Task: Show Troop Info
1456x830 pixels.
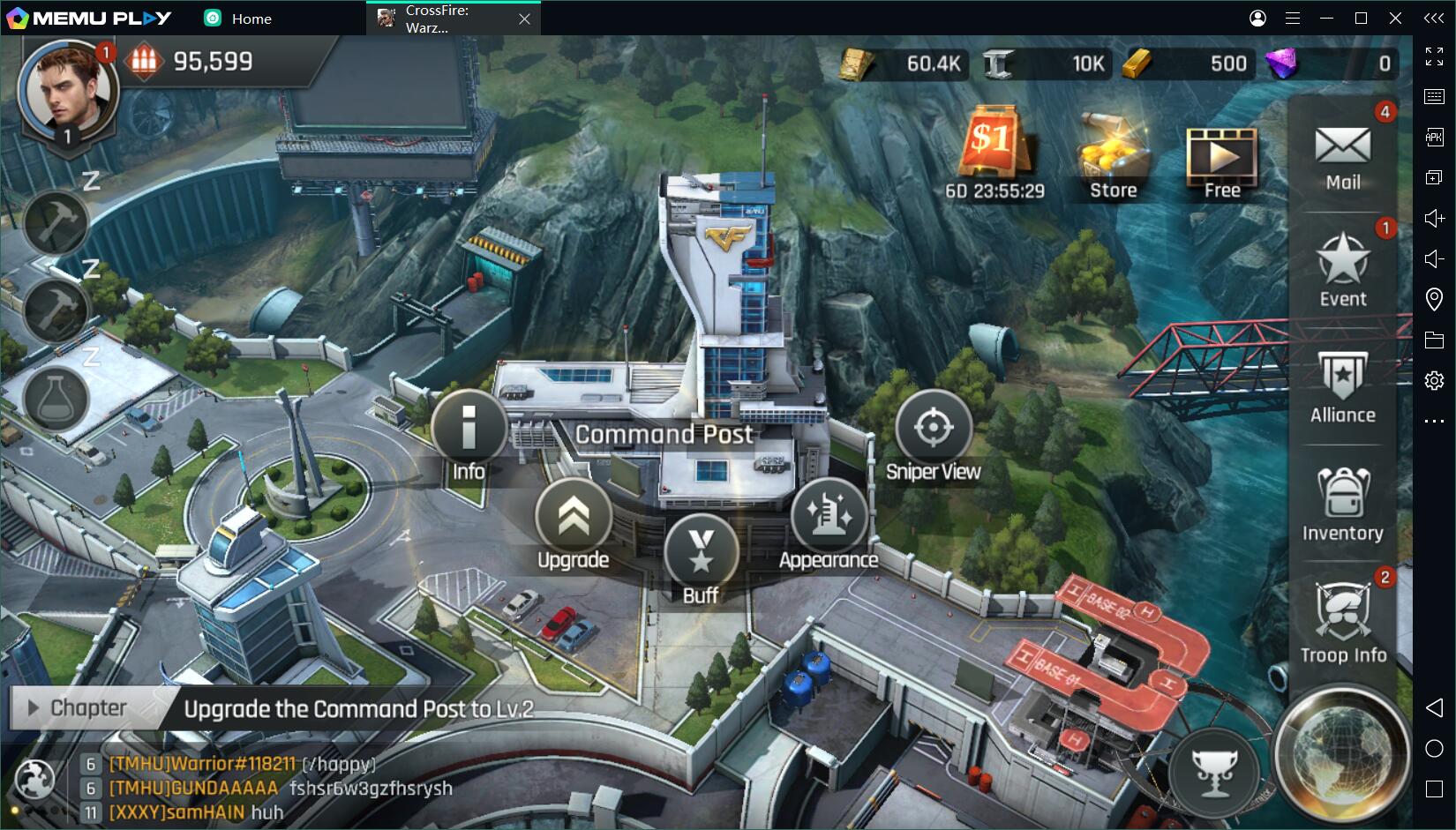Action: (1342, 622)
